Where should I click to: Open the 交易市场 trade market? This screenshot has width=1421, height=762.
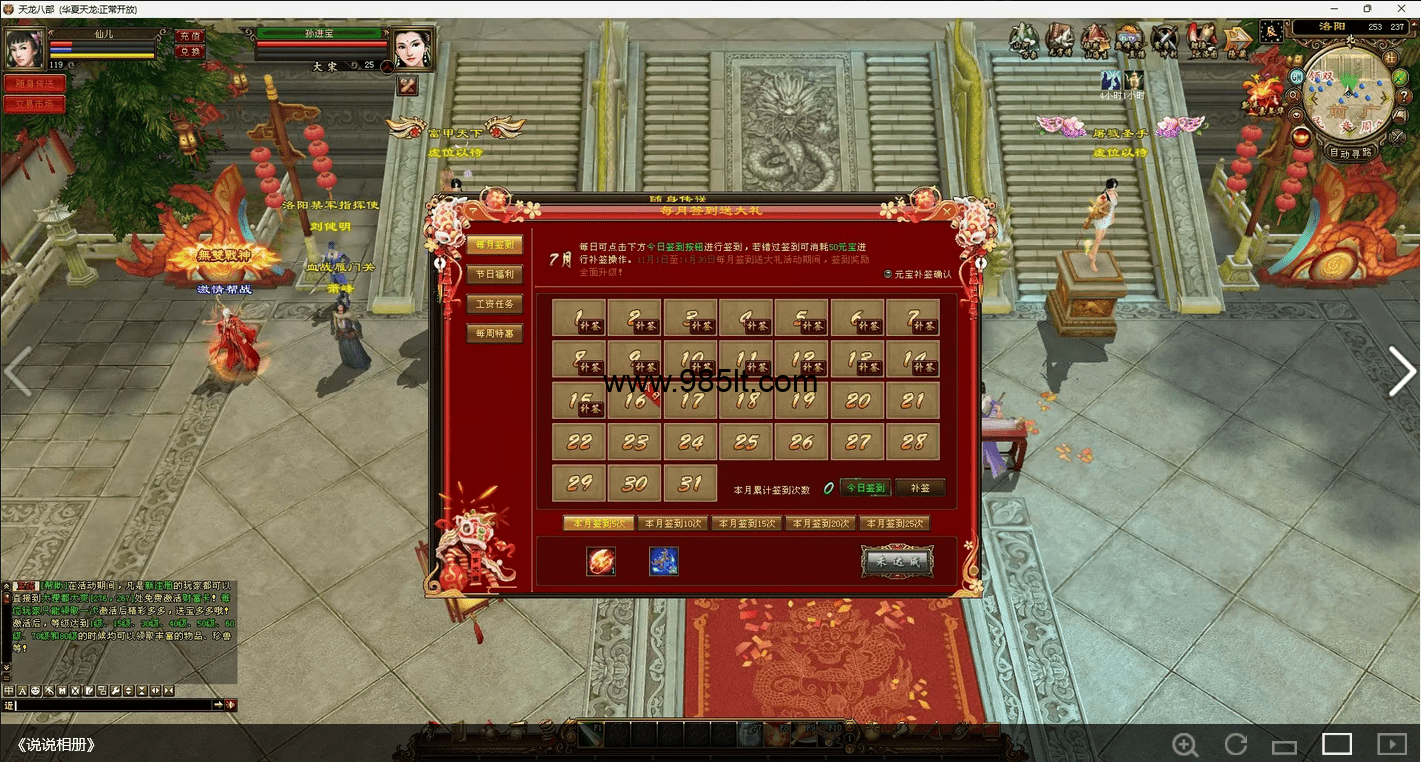[x=34, y=104]
